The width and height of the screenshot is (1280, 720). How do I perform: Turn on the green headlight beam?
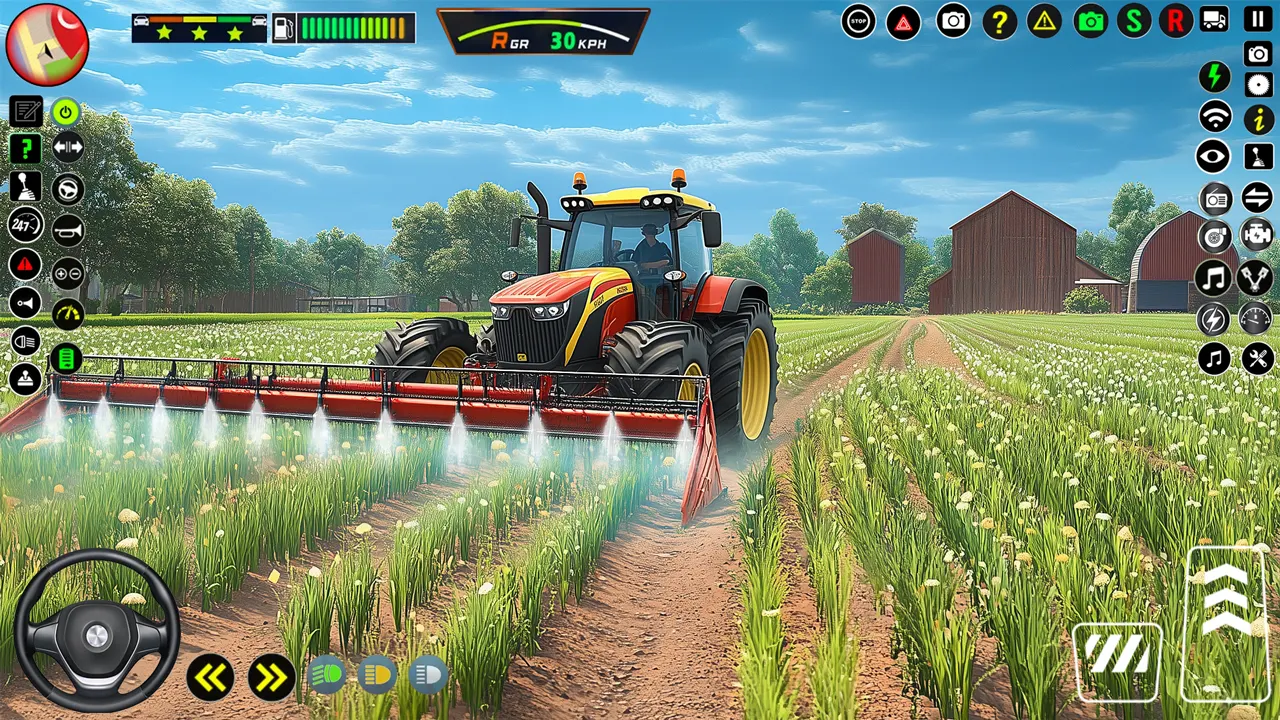point(327,675)
